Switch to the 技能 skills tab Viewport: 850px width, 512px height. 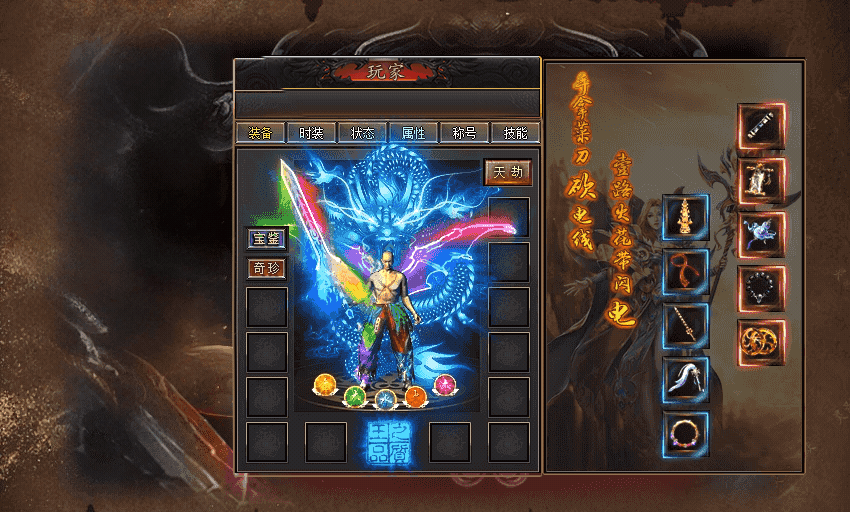click(x=515, y=133)
